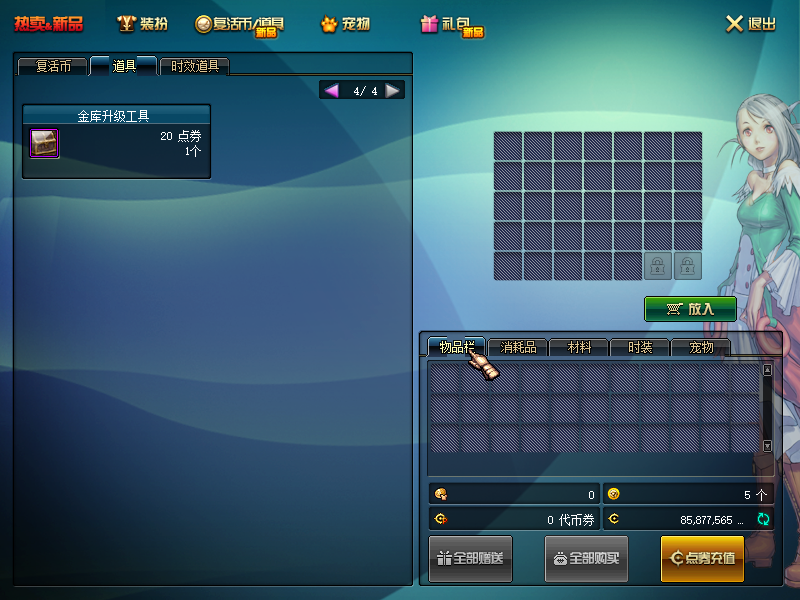Select the 道具 items tab
The height and width of the screenshot is (600, 800).
tap(124, 67)
